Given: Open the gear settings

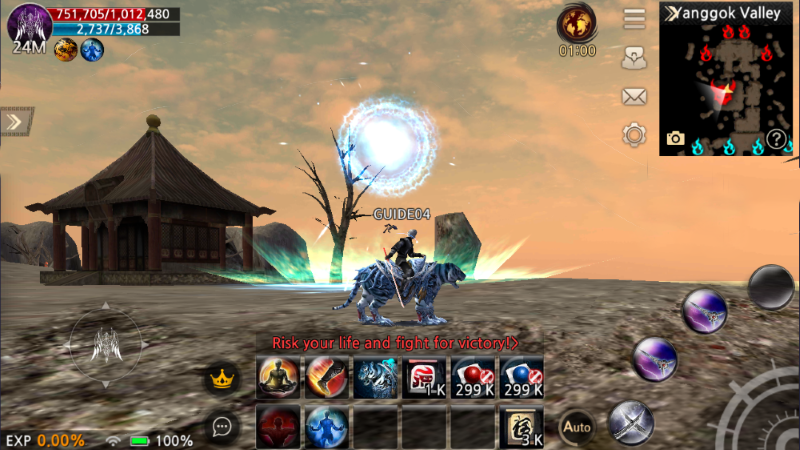Looking at the screenshot, I should [x=634, y=134].
